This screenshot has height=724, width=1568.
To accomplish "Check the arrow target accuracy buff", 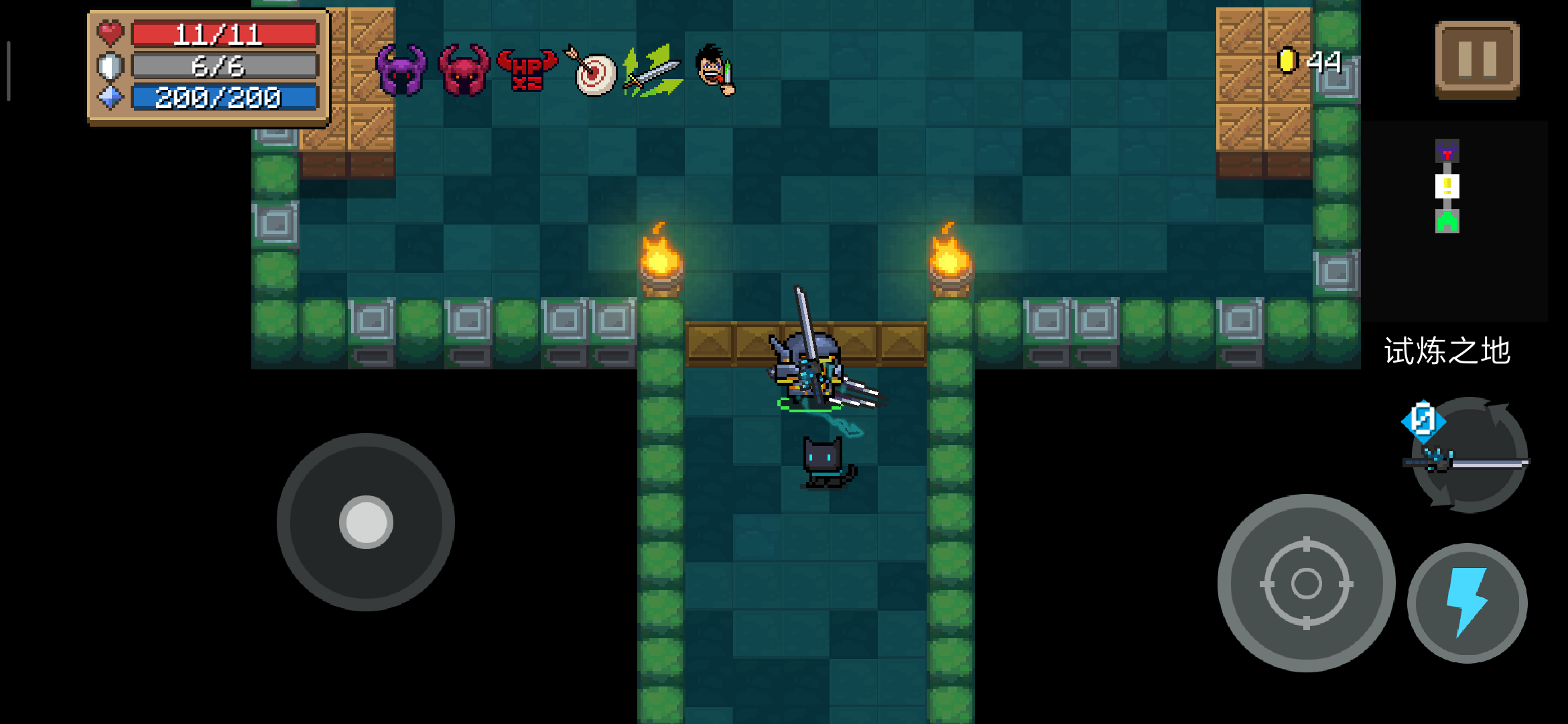I will (592, 72).
